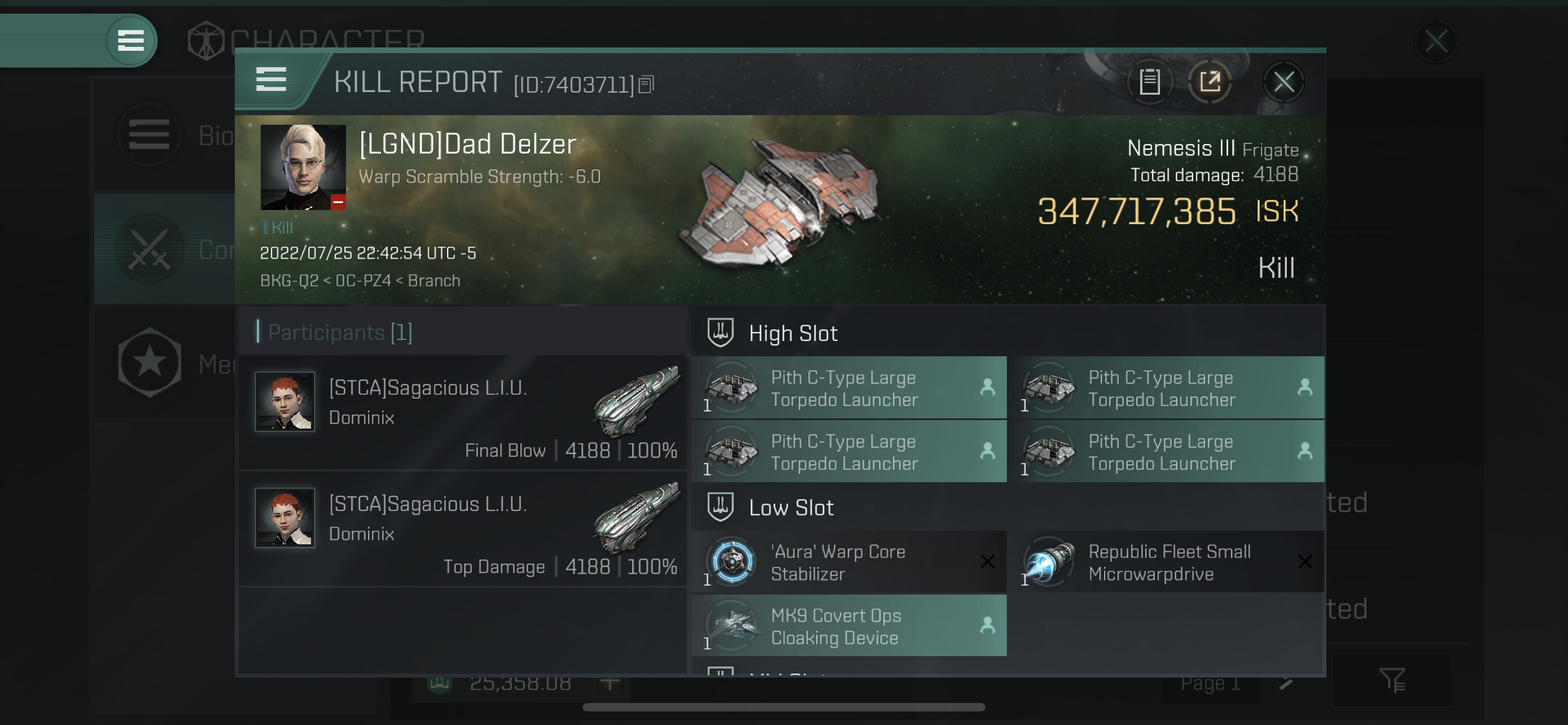View Dad Delzer's character portrait
The image size is (1568, 725).
point(303,167)
